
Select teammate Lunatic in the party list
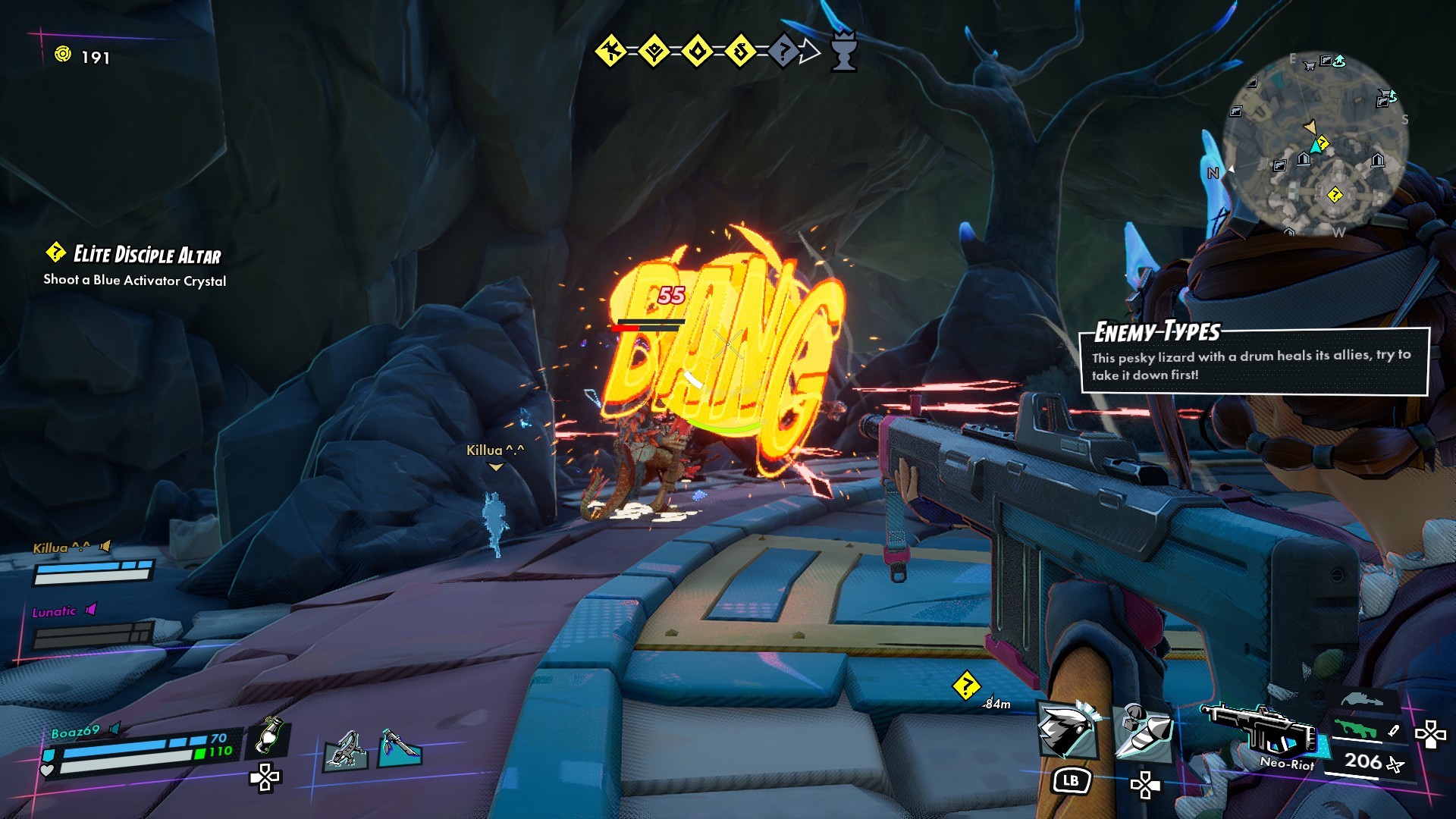[x=54, y=611]
